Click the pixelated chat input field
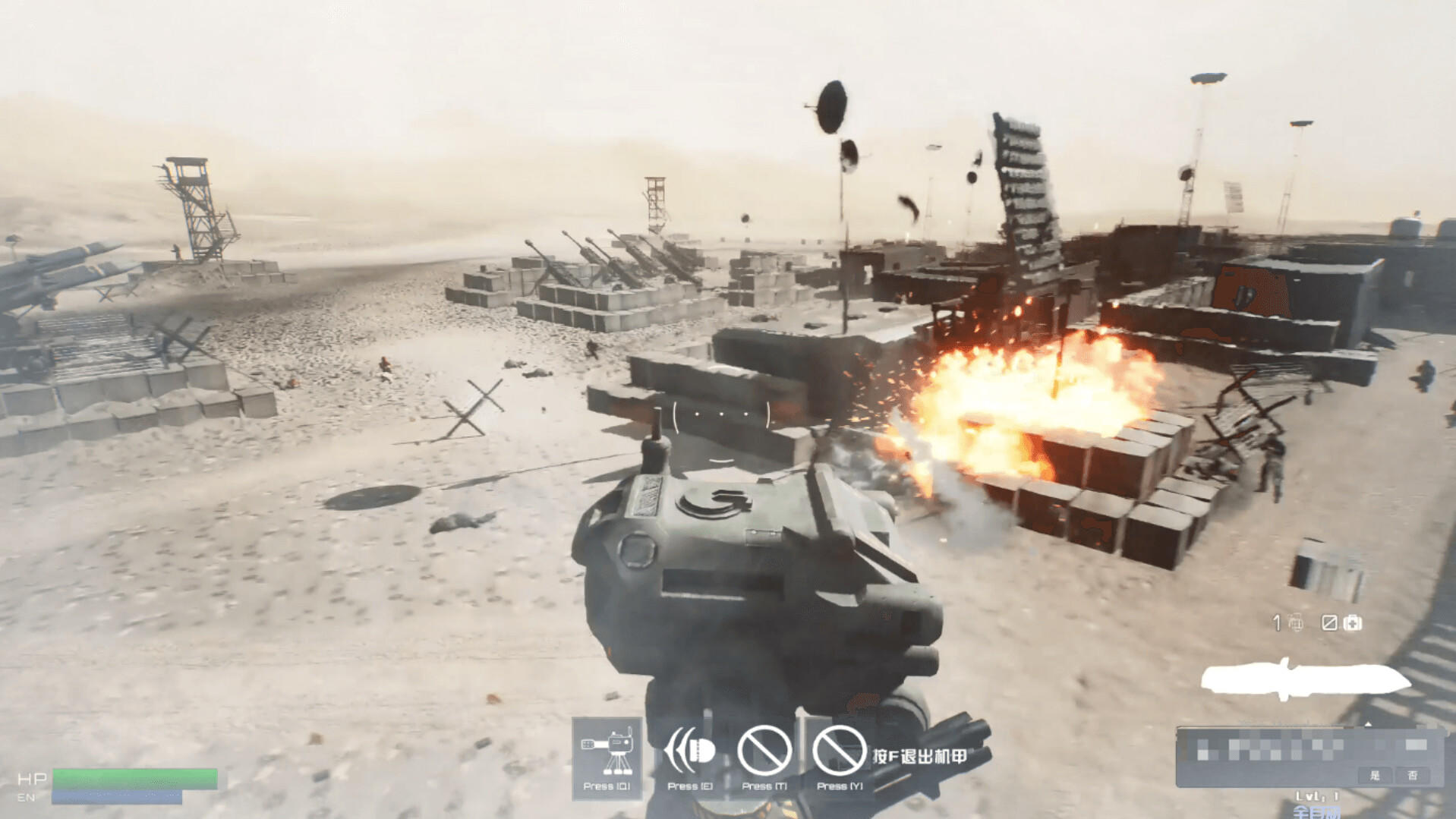Viewport: 1456px width, 819px height. click(x=1275, y=750)
